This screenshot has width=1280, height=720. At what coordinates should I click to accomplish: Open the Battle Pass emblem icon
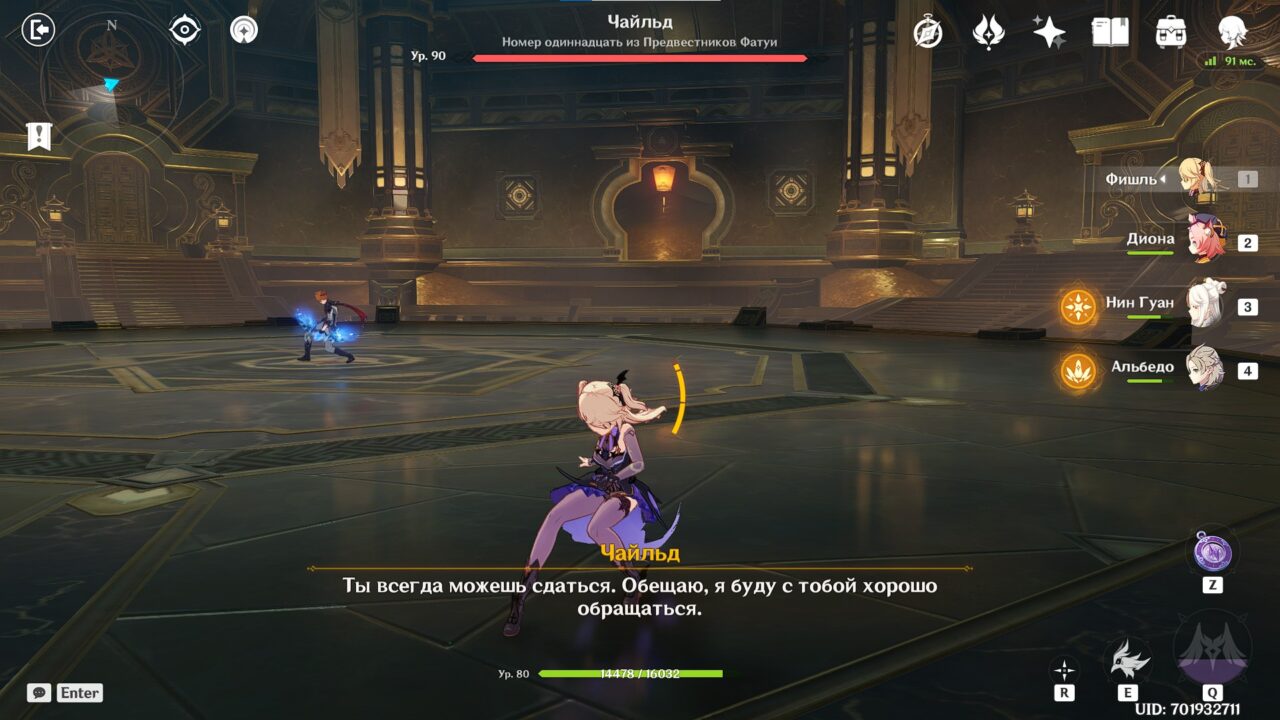pyautogui.click(x=988, y=32)
